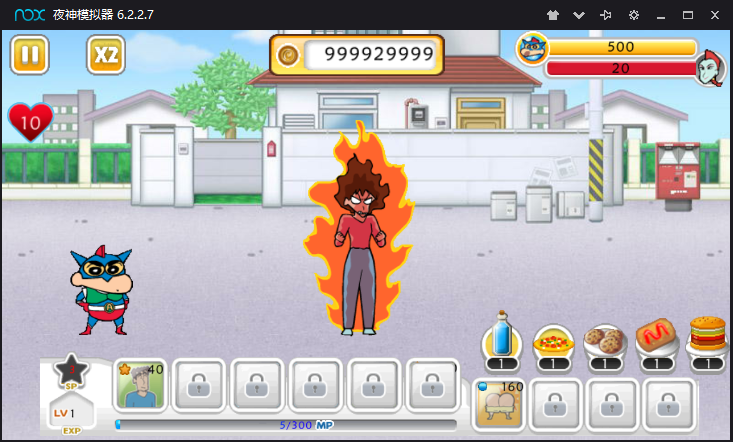The width and height of the screenshot is (733, 442).
Task: Toggle the X2 speed button
Action: (106, 55)
